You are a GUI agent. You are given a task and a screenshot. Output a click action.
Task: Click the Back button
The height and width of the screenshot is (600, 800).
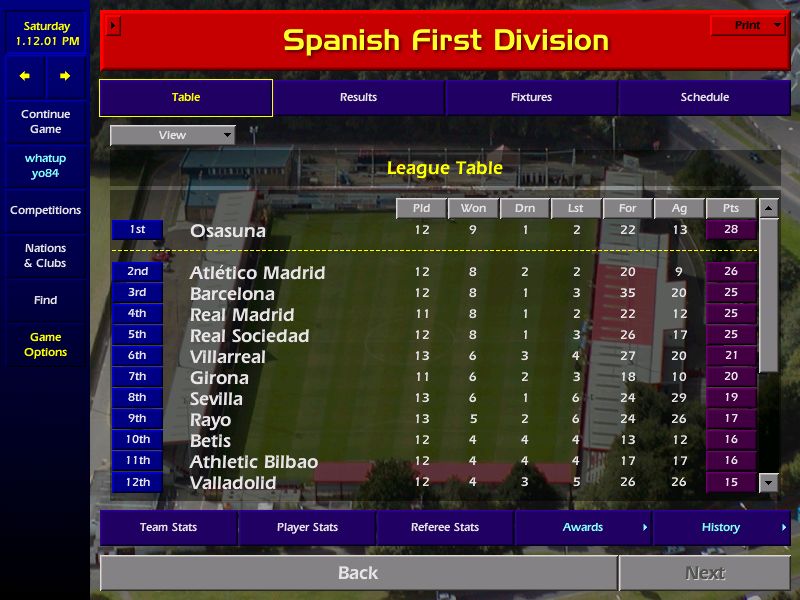click(358, 573)
